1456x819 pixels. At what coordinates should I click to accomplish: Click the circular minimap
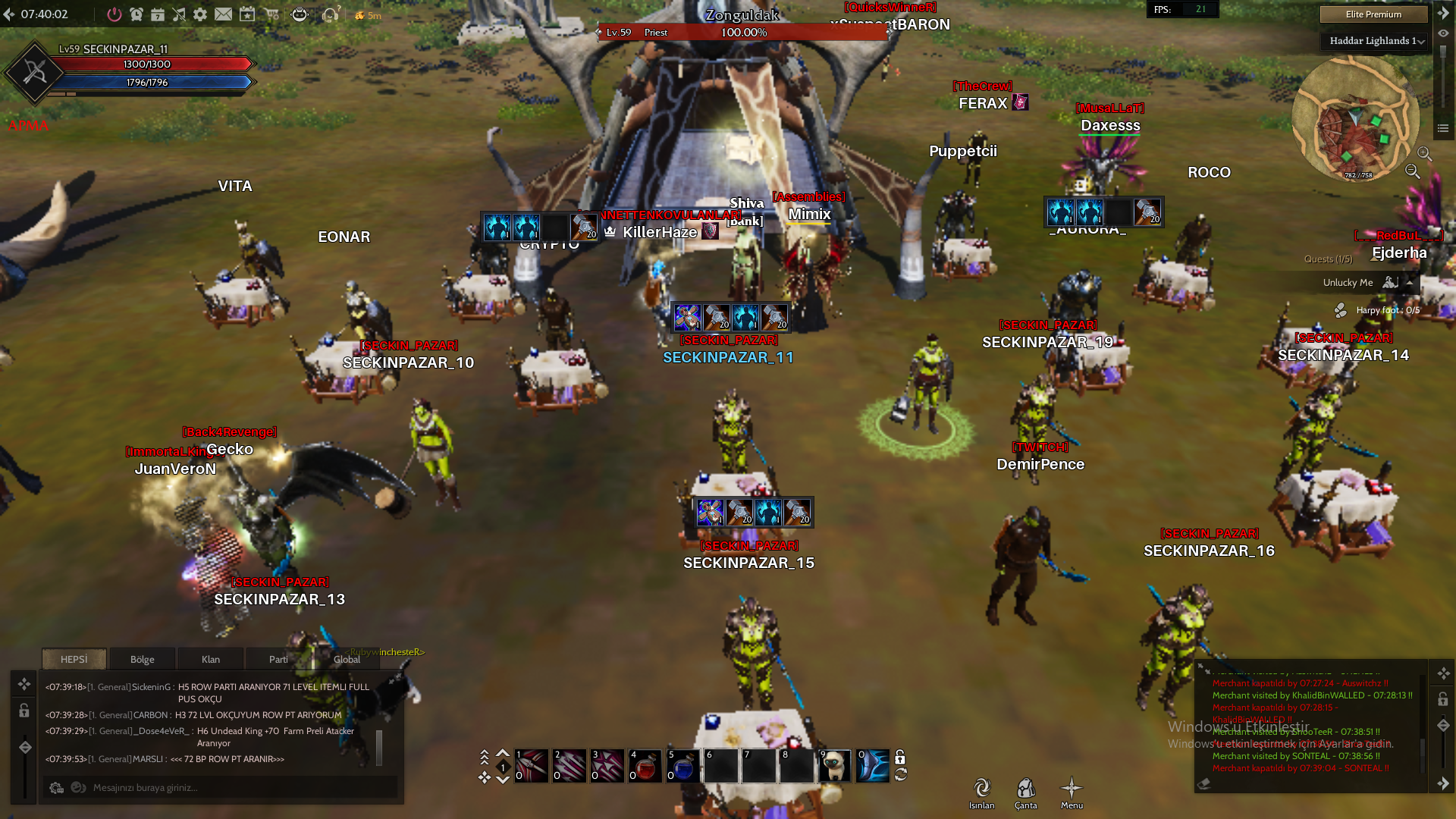[1354, 119]
